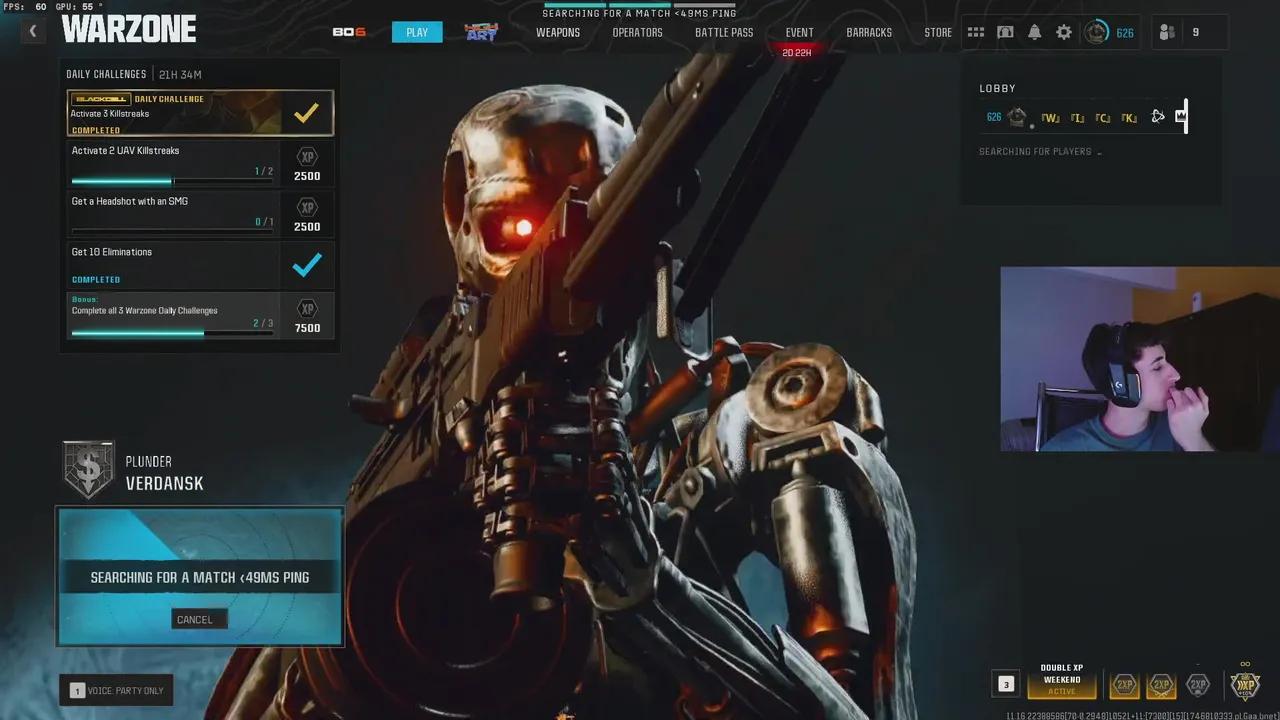The width and height of the screenshot is (1280, 720).
Task: Open notifications via the bell icon
Action: click(1034, 32)
